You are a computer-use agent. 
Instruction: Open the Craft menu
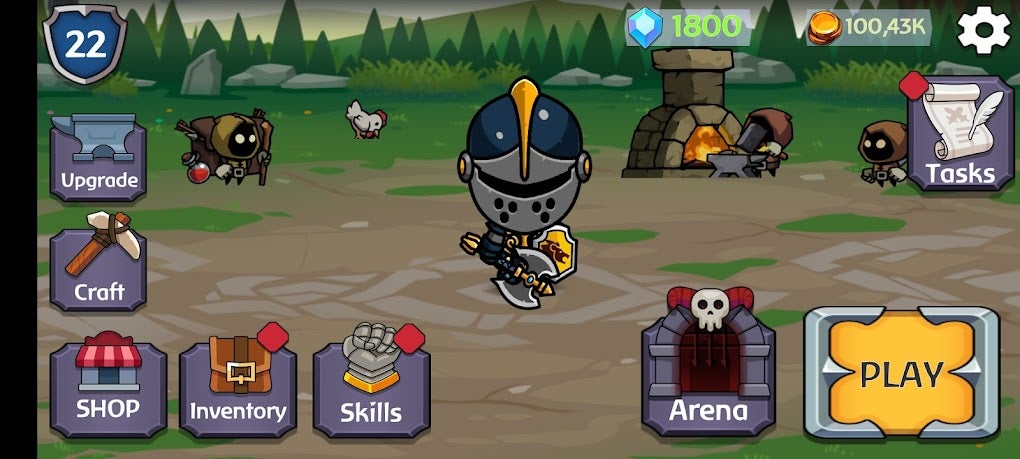[98, 268]
